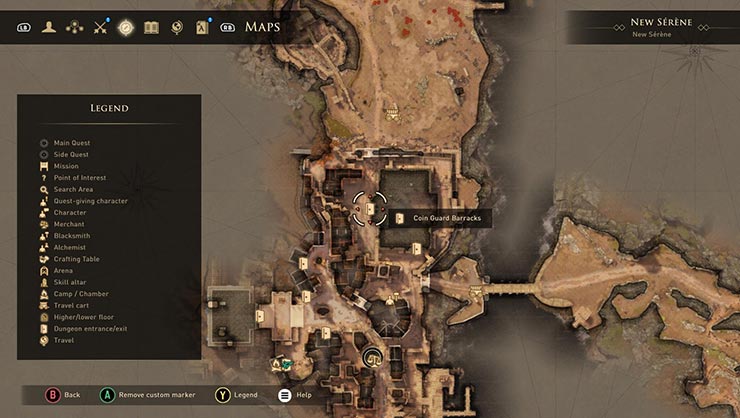Open the crossed swords tab
This screenshot has height=418, width=740.
(x=100, y=27)
